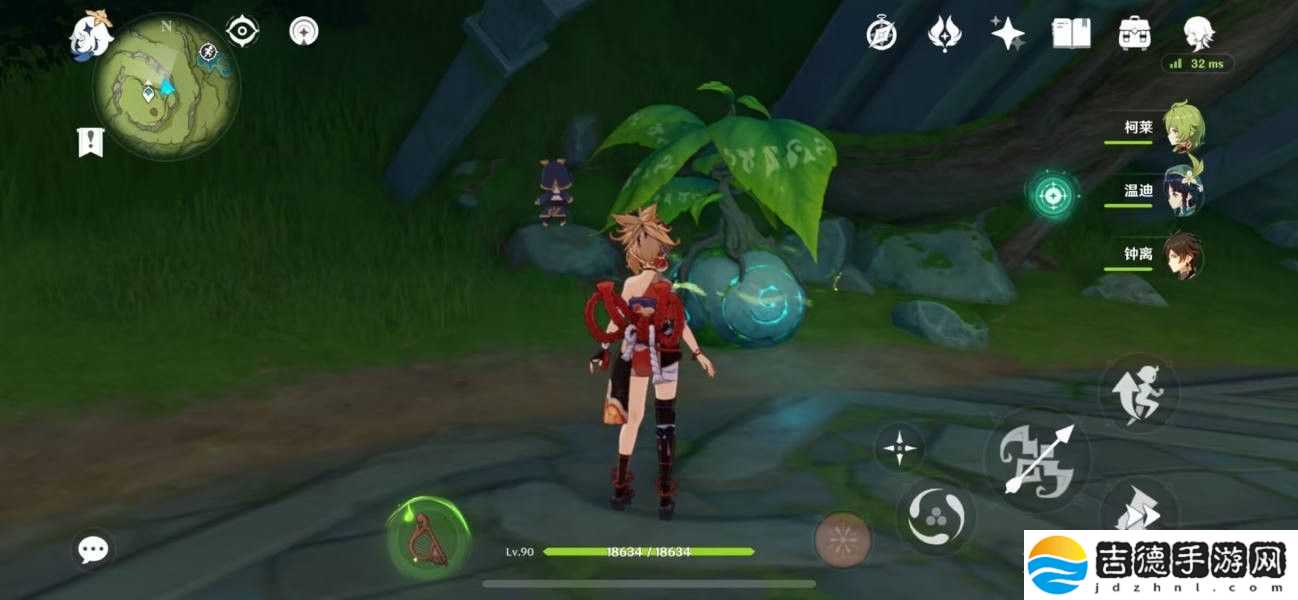Image resolution: width=1298 pixels, height=600 pixels.
Task: Open the chat speech bubble
Action: 94,548
